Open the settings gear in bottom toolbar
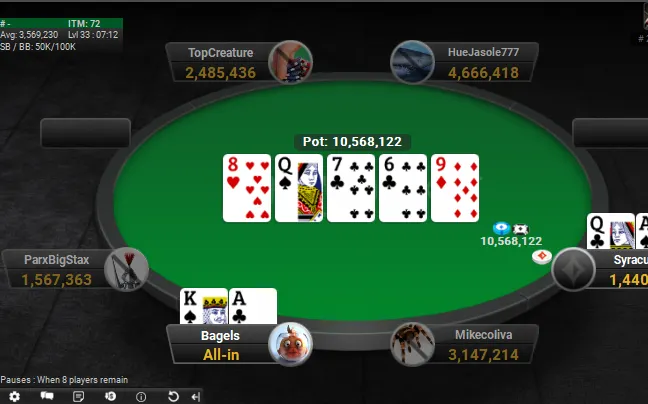Screen dimensions: 648x404 [15, 396]
